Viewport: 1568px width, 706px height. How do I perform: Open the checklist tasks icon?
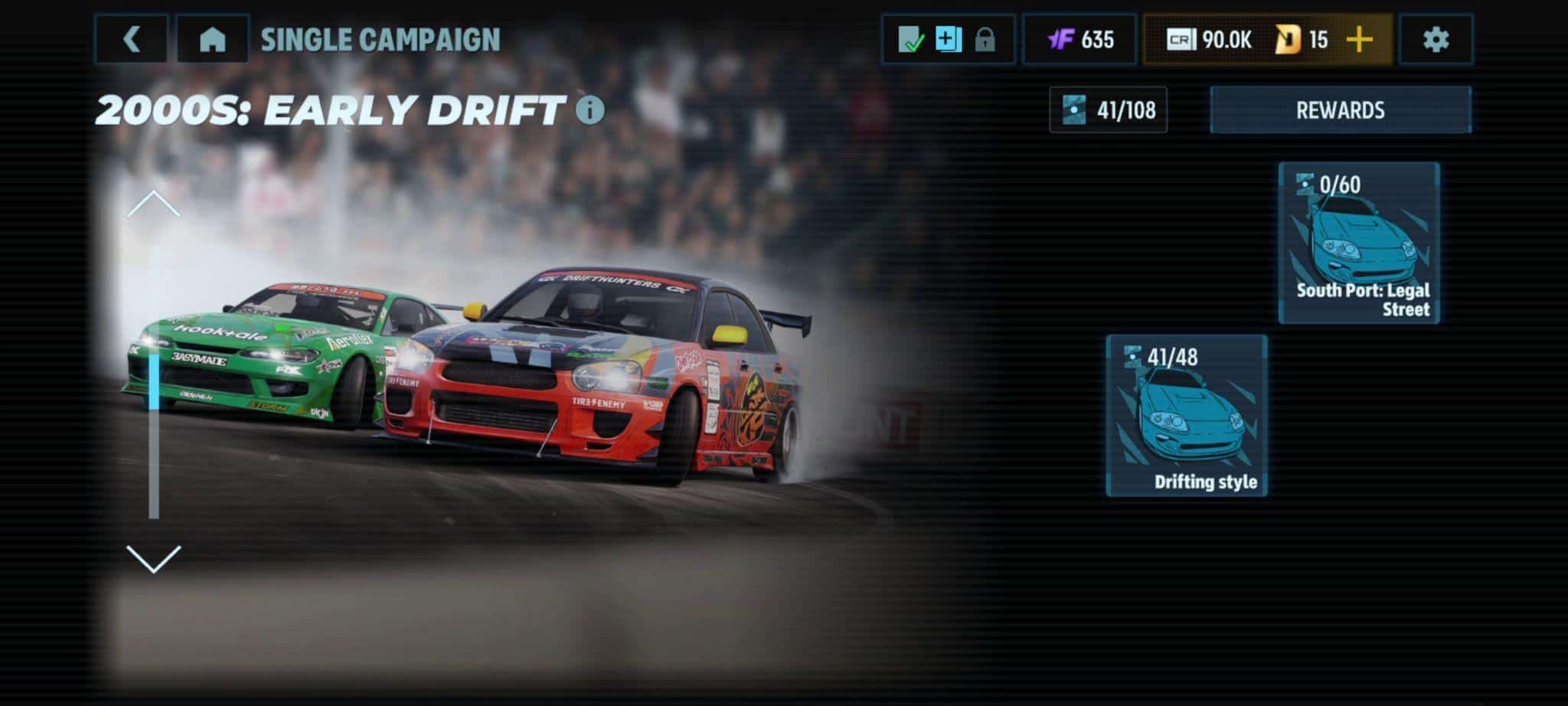coord(910,39)
